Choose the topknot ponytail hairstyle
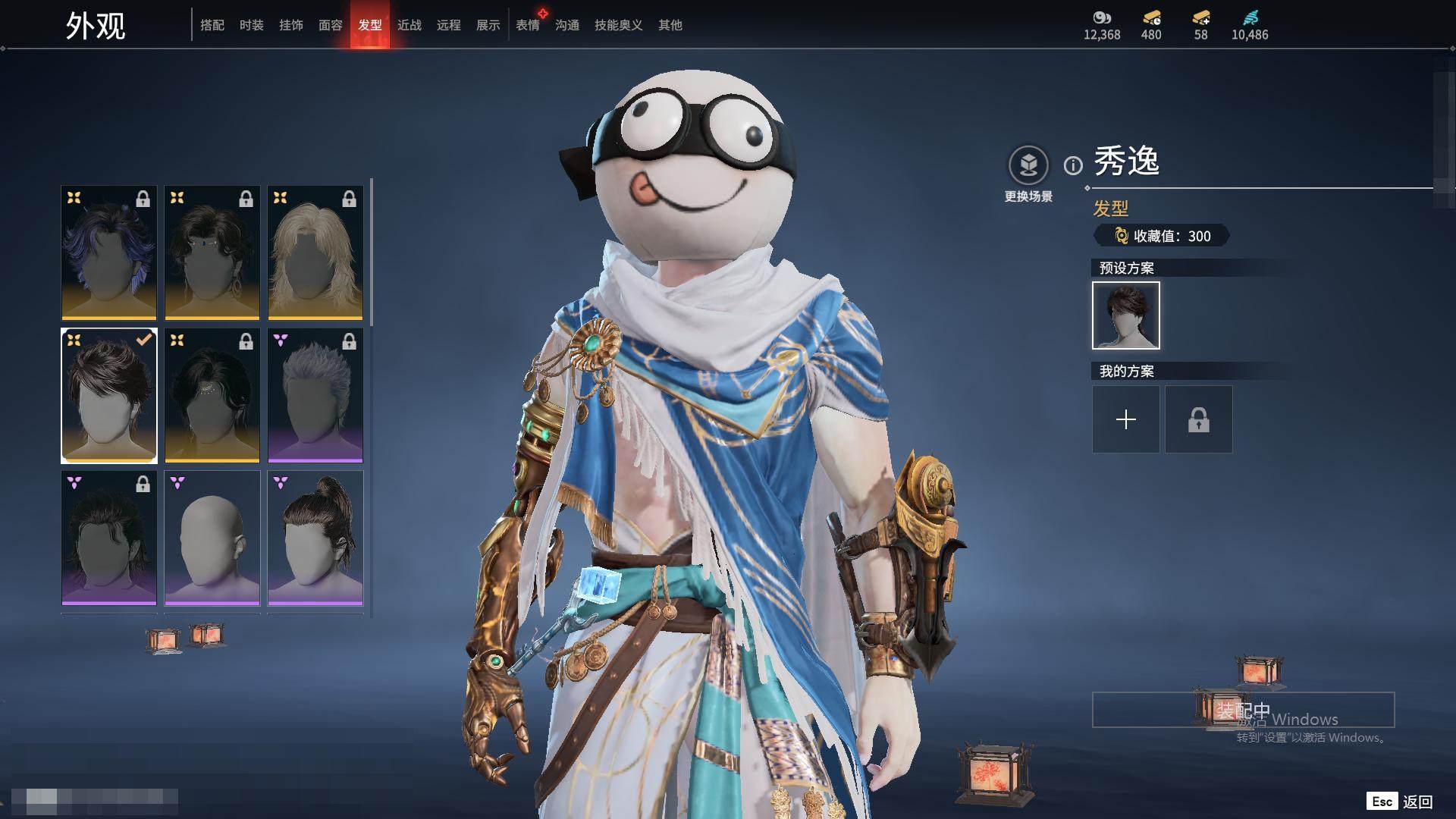 (315, 538)
